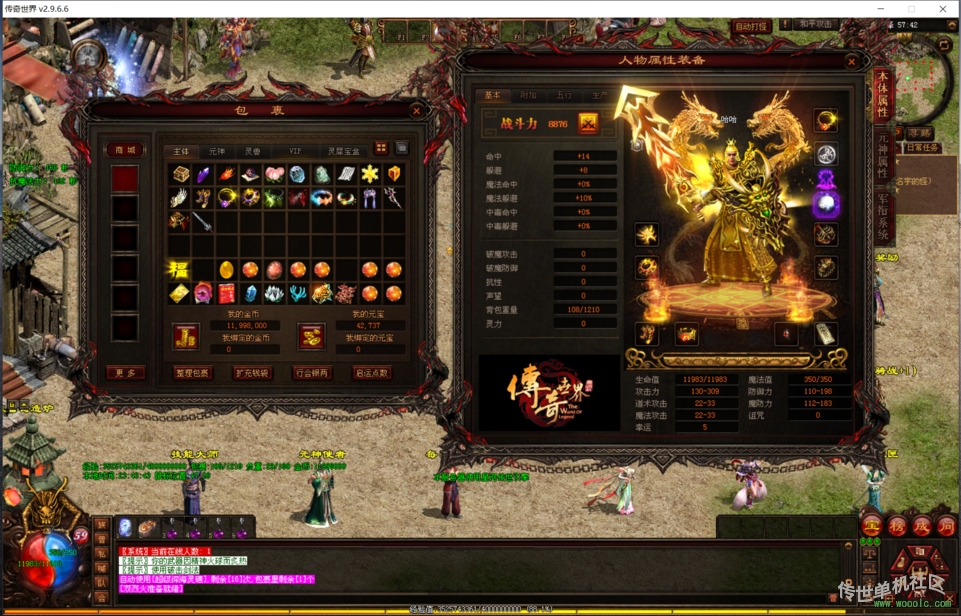Select the treasure chest item in bag
The image size is (961, 616).
pos(180,175)
